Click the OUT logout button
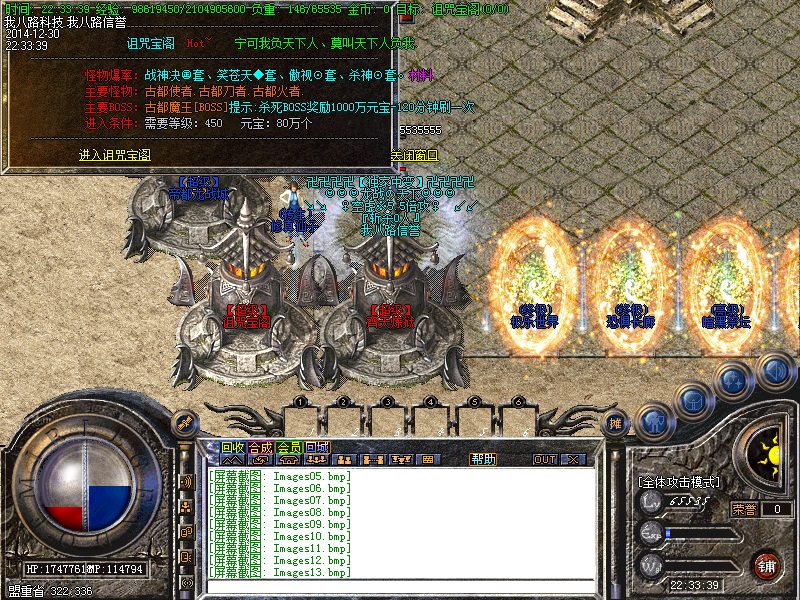Viewport: 800px width, 600px height. click(545, 459)
